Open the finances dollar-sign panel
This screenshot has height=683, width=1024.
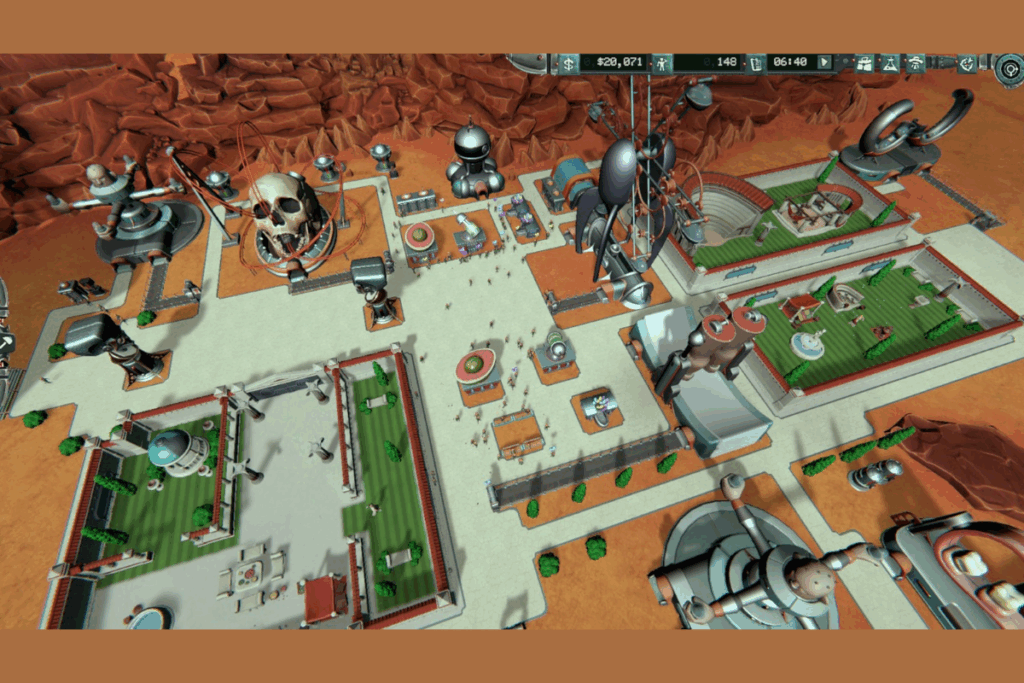click(566, 63)
